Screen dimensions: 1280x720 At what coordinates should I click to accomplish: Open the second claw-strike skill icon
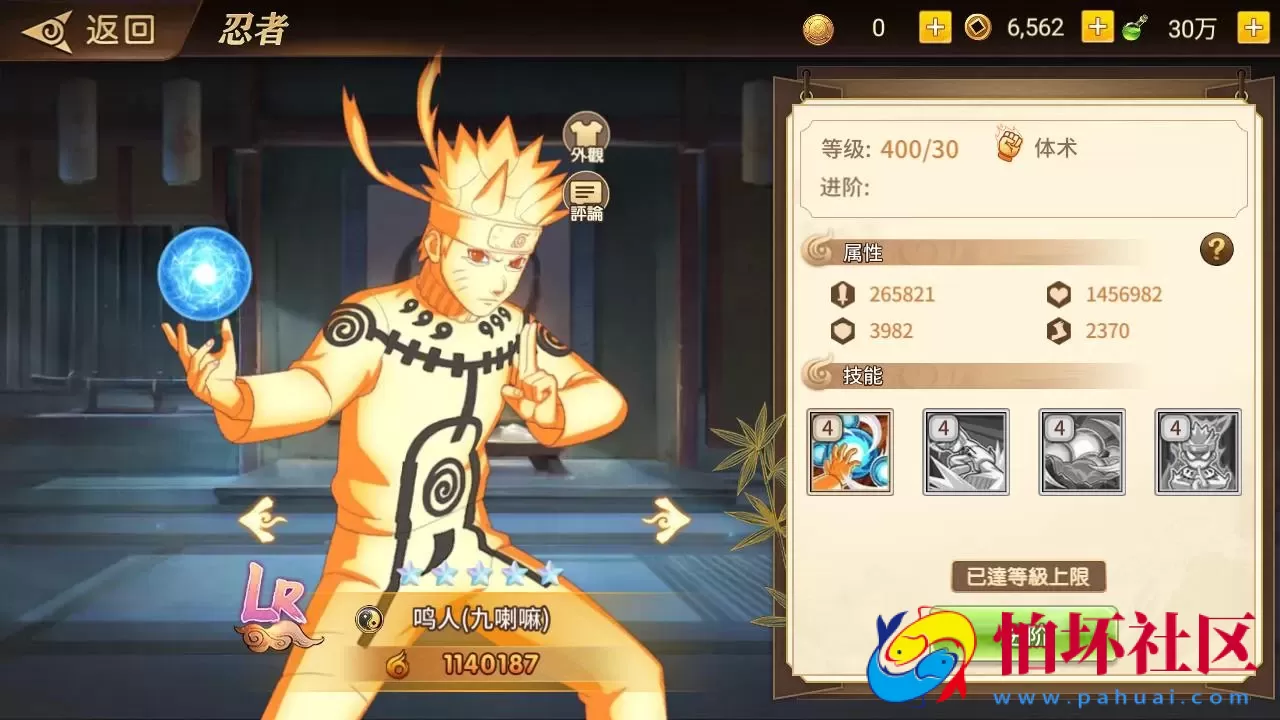[966, 452]
